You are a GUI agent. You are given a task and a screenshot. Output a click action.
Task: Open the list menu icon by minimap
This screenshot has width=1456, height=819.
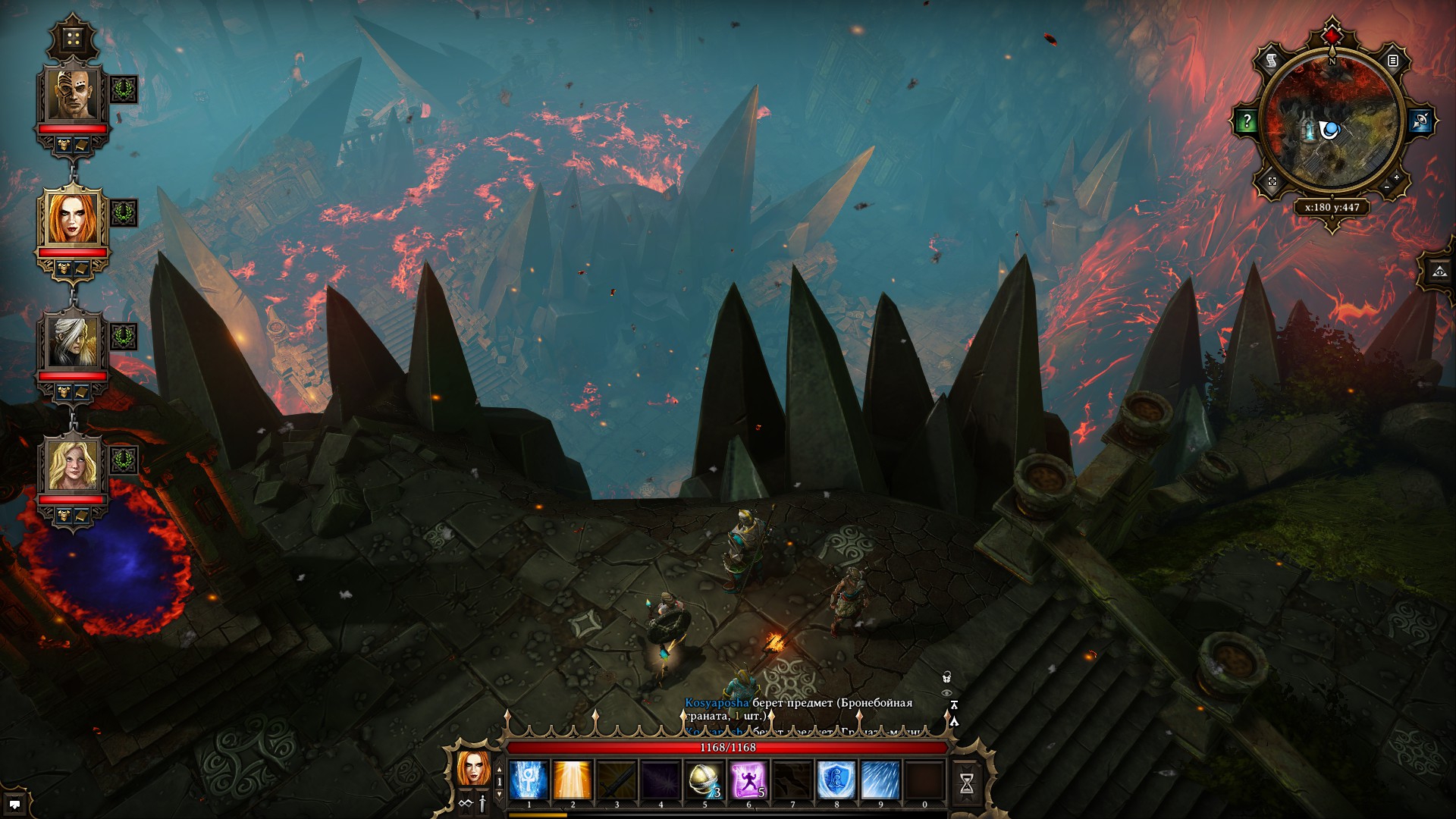pos(1393,61)
